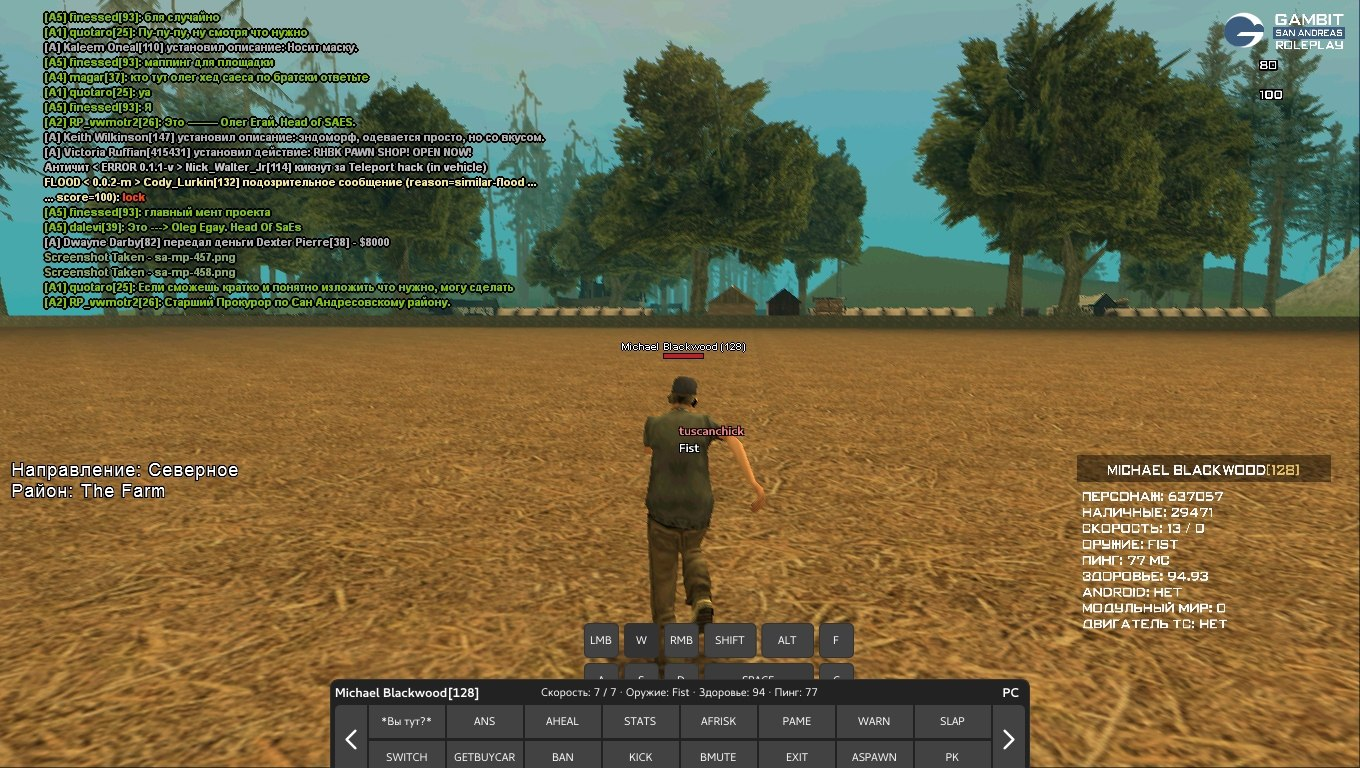Issue a WARN to the player
Screen dimensions: 1360x768
[x=874, y=721]
